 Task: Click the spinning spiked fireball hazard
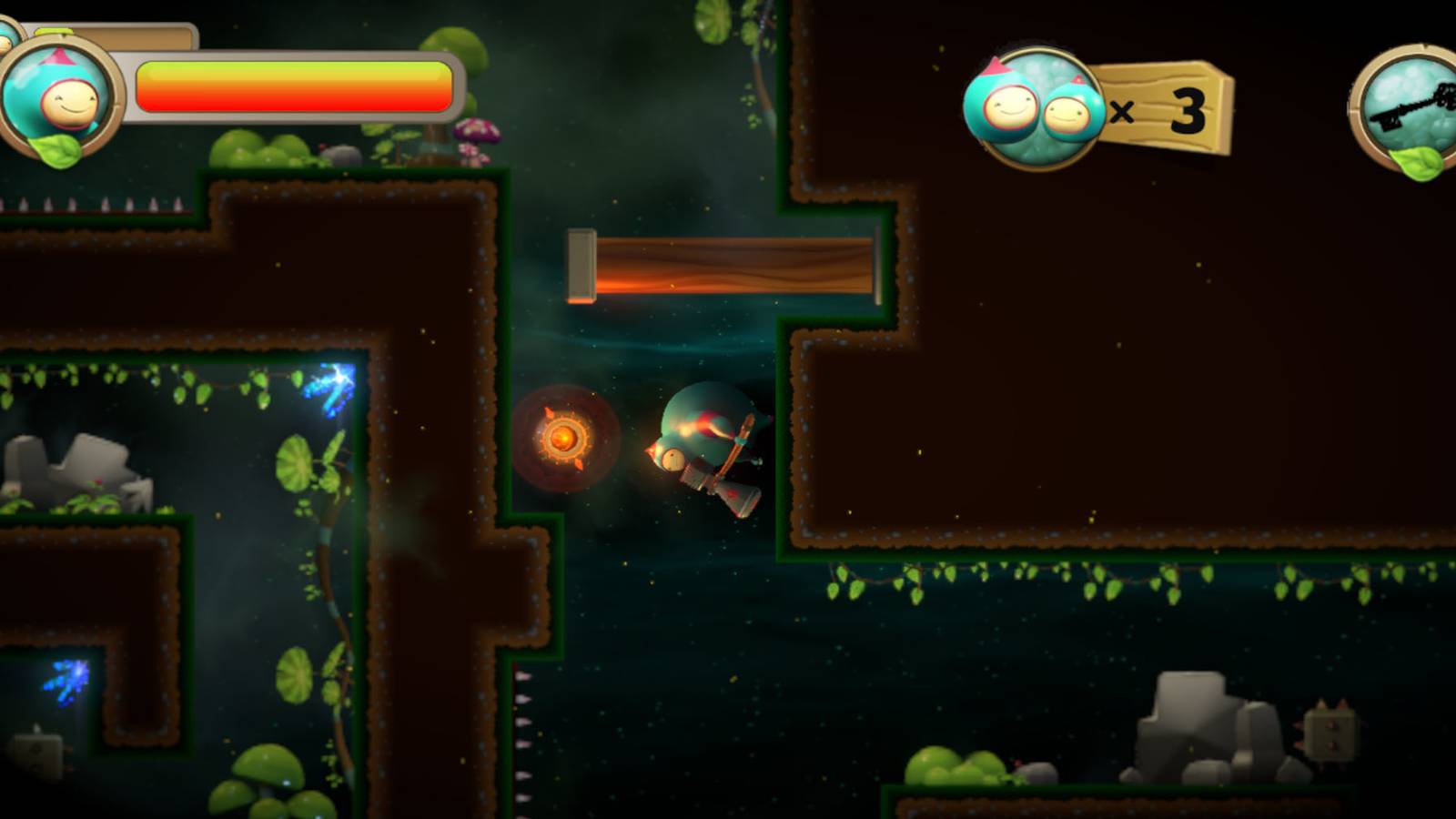click(566, 440)
